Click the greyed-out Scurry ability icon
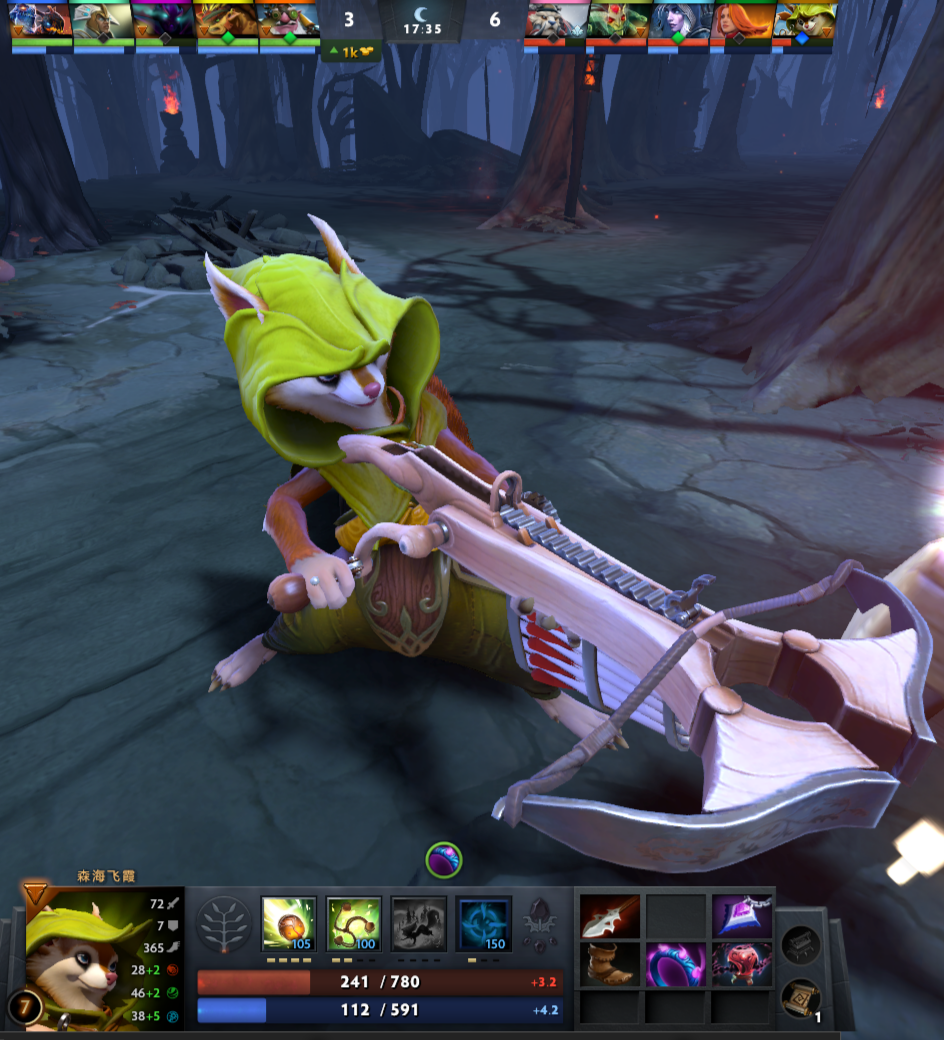This screenshot has width=944, height=1040. pos(418,923)
